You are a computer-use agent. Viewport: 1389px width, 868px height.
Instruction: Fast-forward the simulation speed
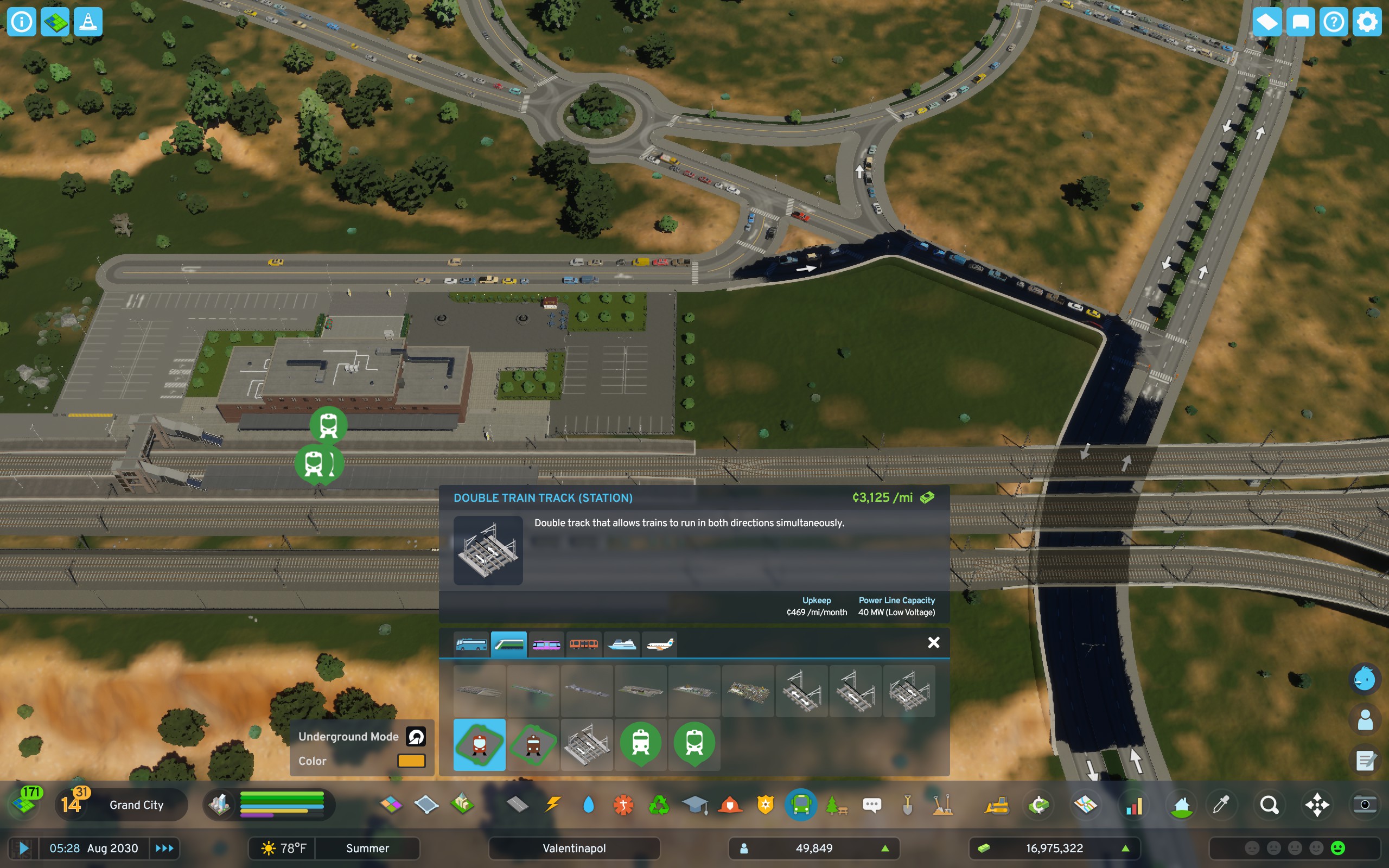[165, 848]
